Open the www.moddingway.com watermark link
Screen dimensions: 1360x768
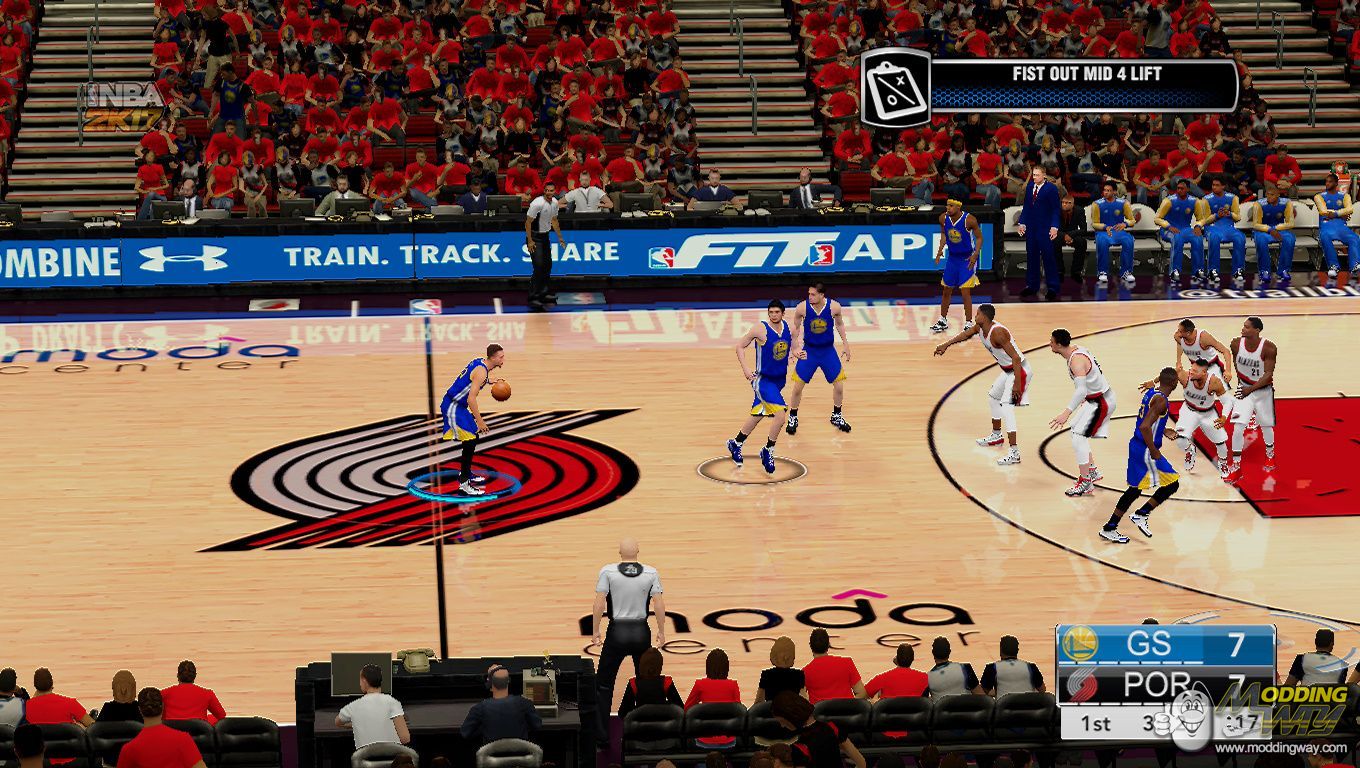coord(1283,748)
